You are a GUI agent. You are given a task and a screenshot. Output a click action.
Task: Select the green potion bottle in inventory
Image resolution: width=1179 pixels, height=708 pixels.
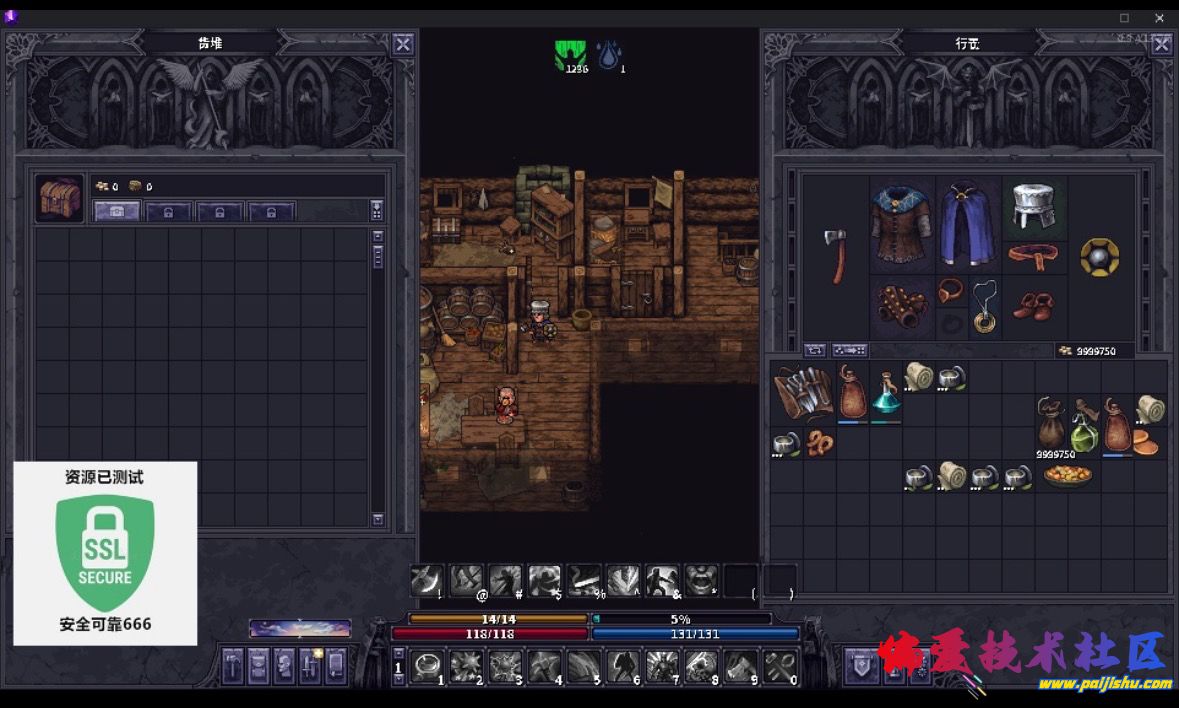click(x=1086, y=428)
